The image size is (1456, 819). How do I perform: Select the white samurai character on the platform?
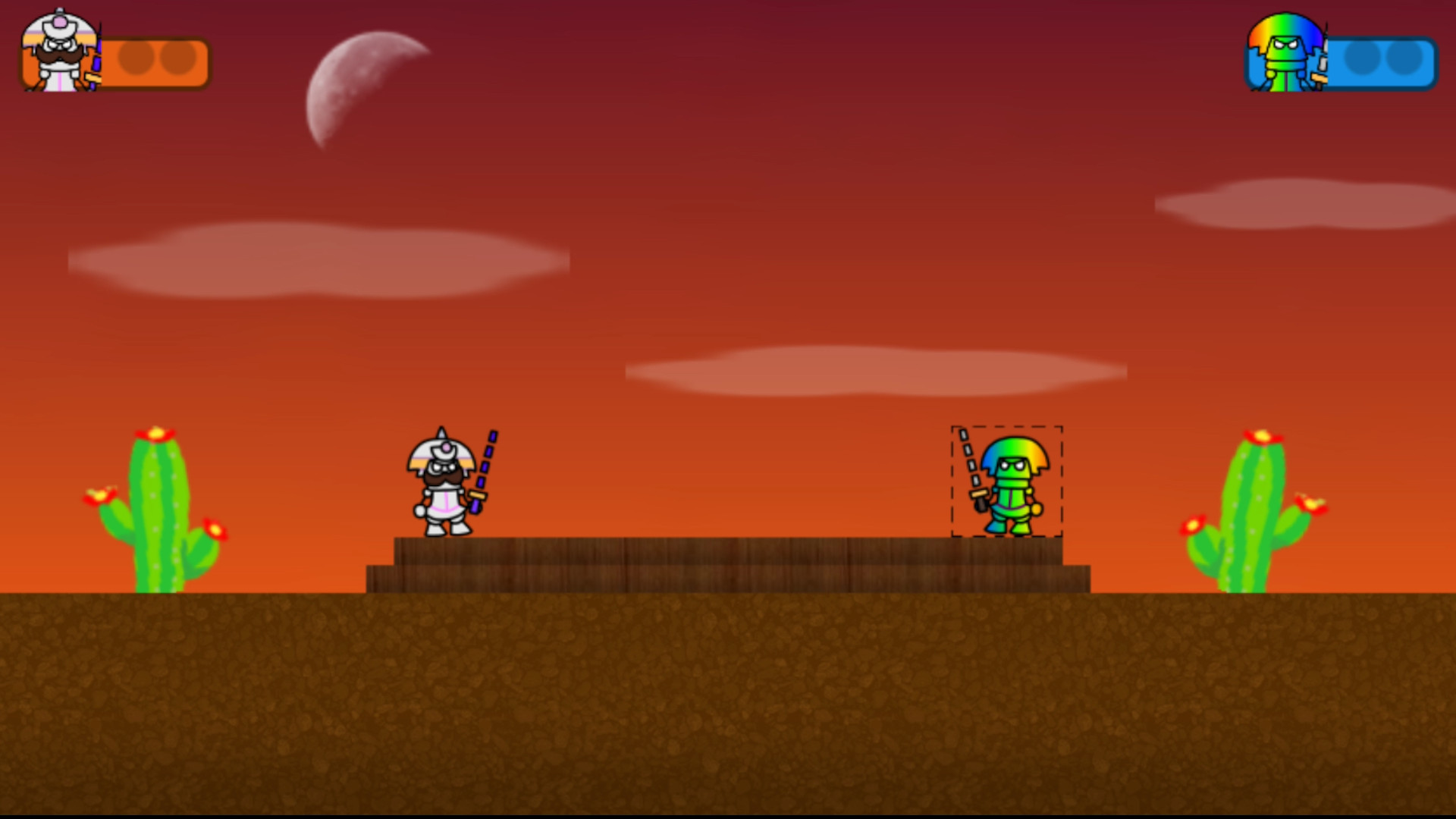444,493
